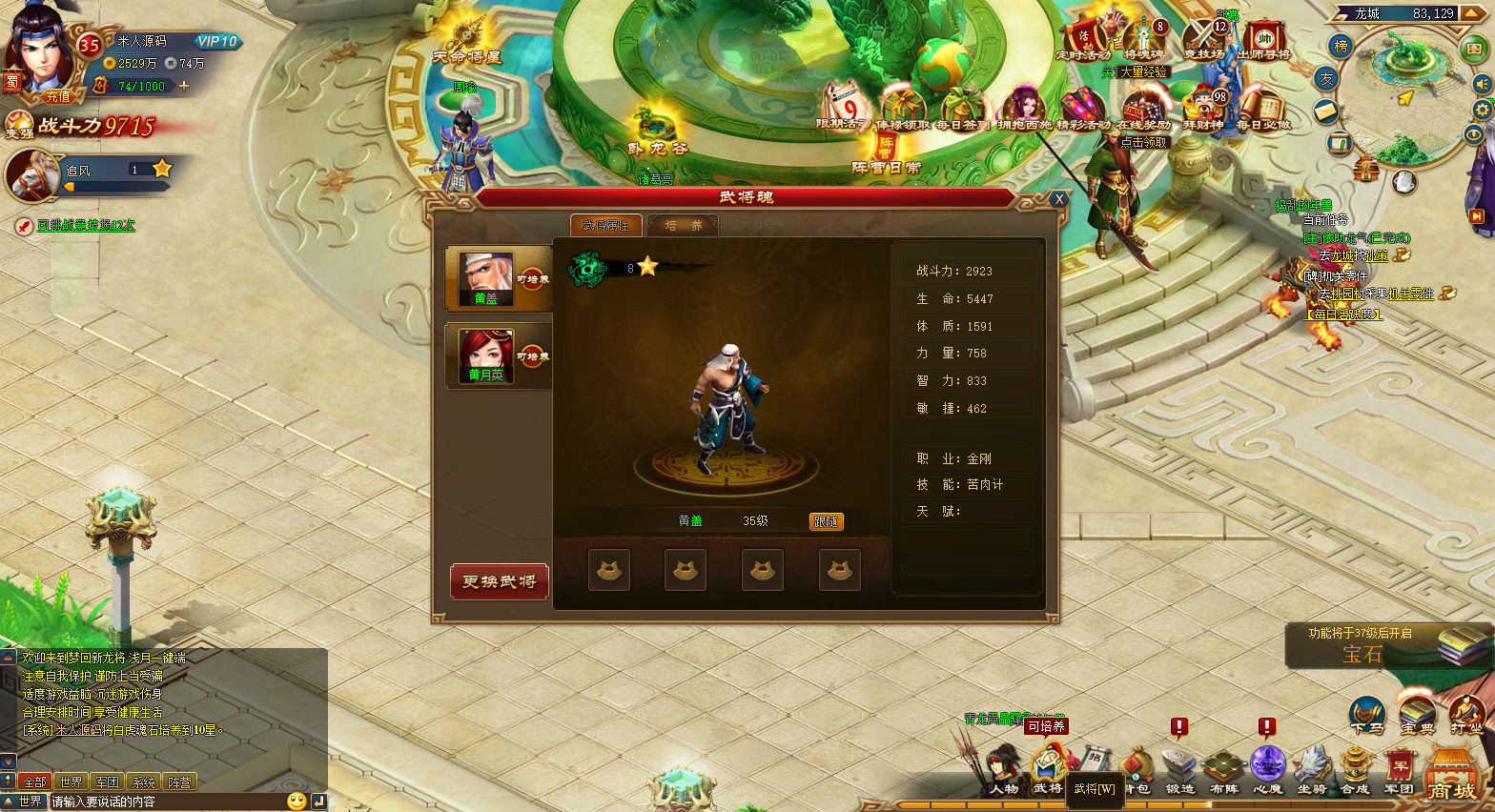Toggle sound with the minimap speaker button

1482,84
